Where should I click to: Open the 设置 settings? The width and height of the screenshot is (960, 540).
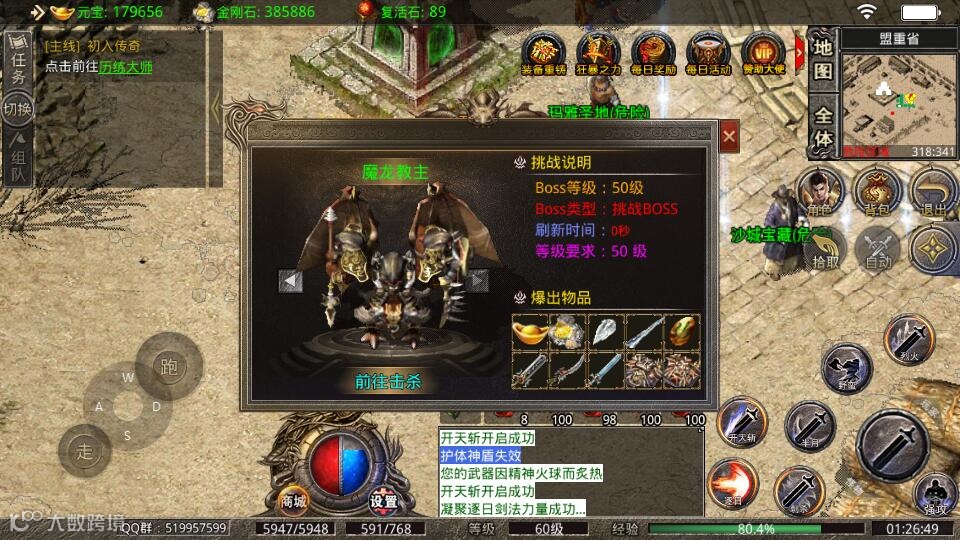383,498
